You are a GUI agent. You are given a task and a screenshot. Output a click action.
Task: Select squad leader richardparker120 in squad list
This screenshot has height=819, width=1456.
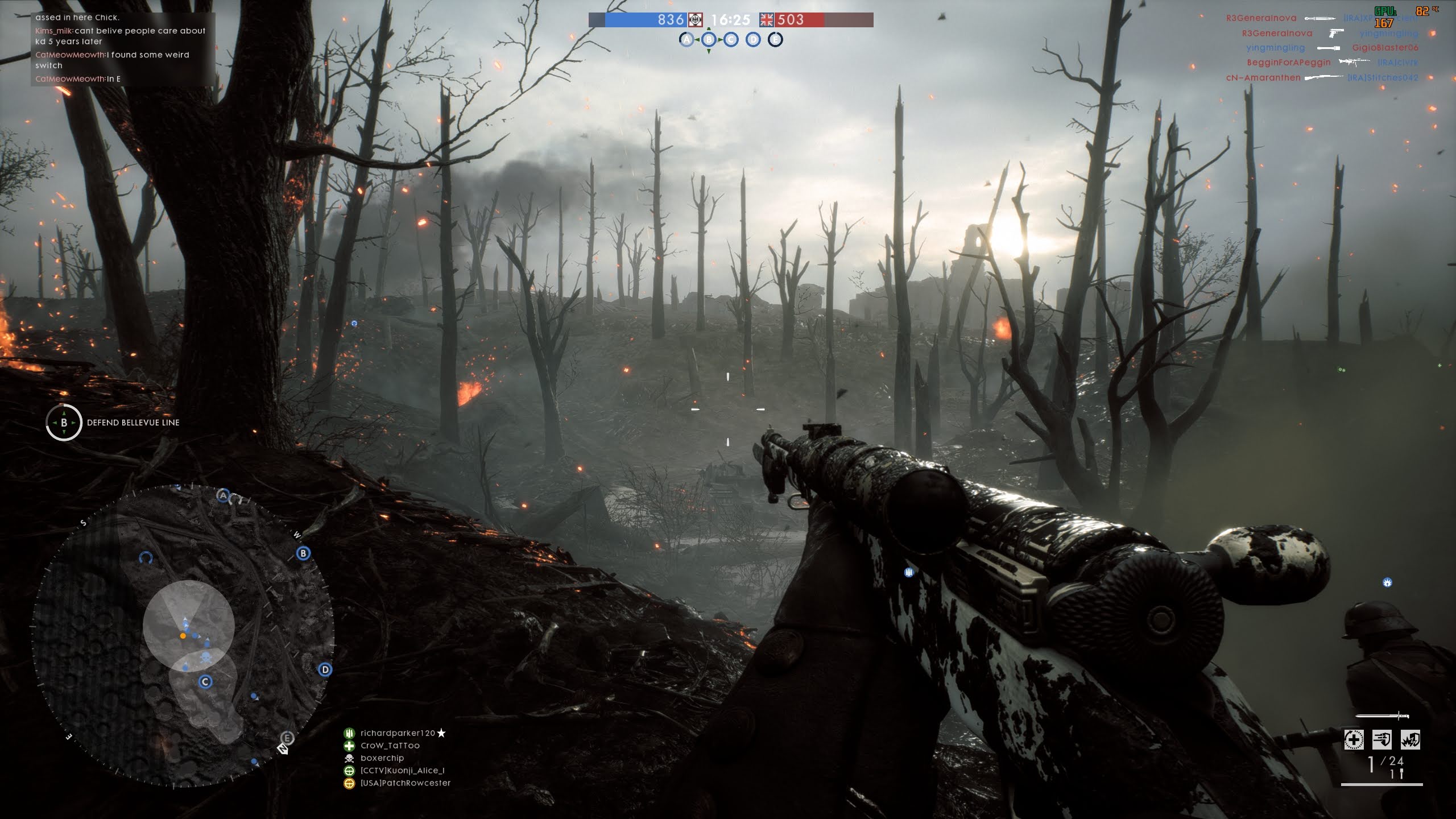tap(398, 733)
